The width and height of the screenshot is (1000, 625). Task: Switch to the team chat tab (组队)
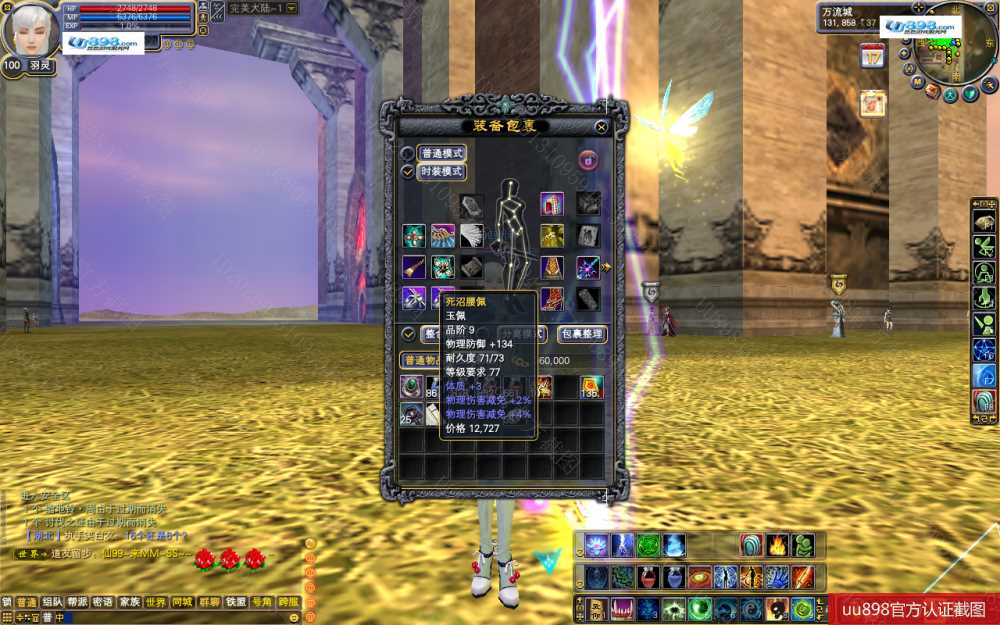pos(52,603)
